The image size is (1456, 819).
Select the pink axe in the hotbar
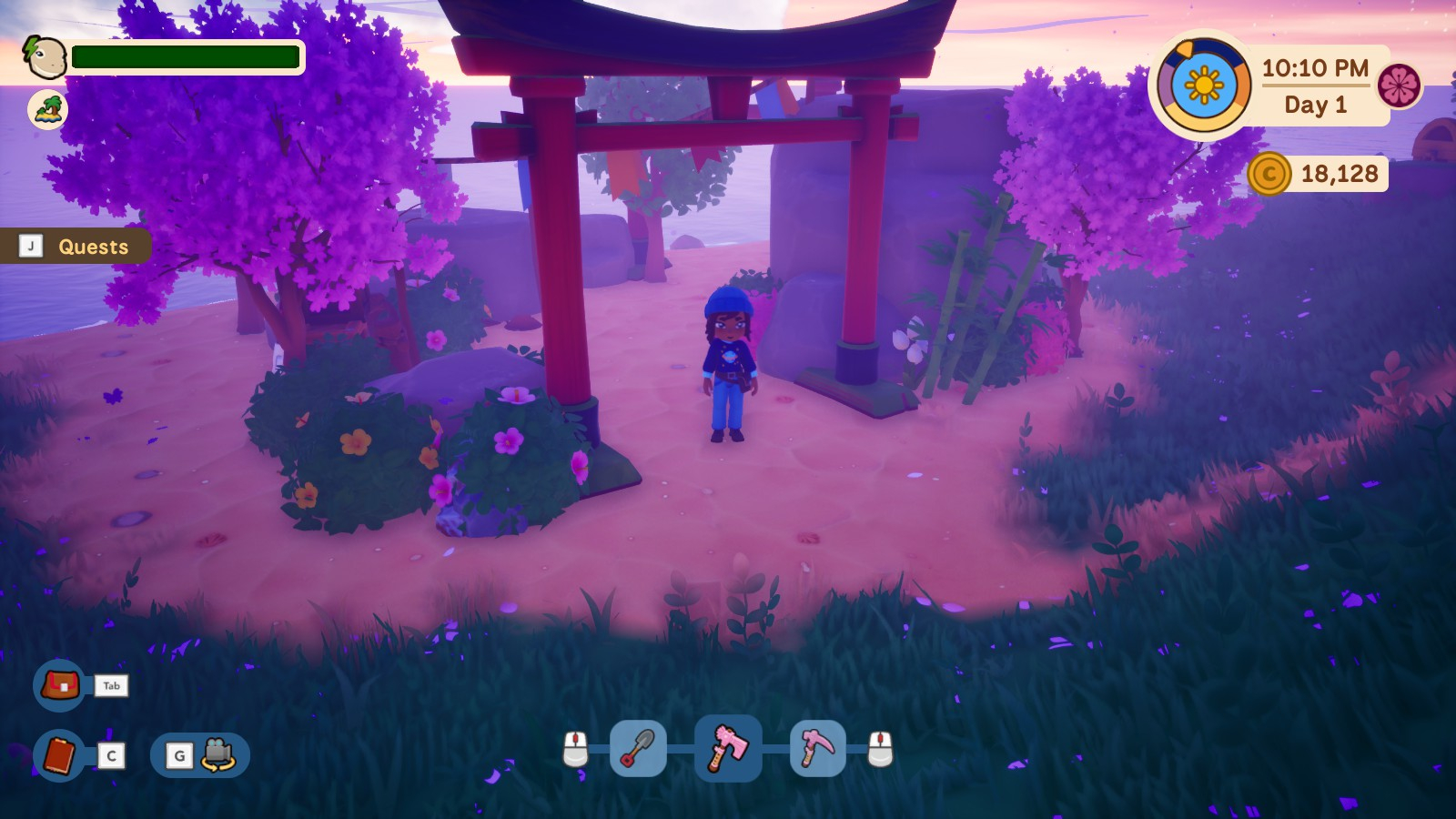click(728, 748)
